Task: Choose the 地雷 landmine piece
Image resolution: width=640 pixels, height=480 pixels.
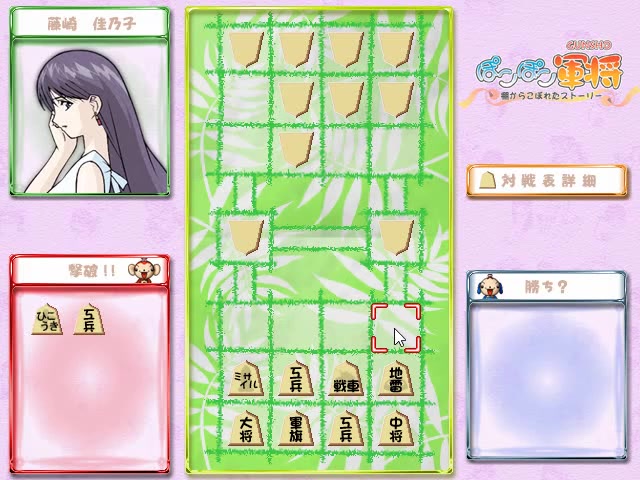Action: 395,380
